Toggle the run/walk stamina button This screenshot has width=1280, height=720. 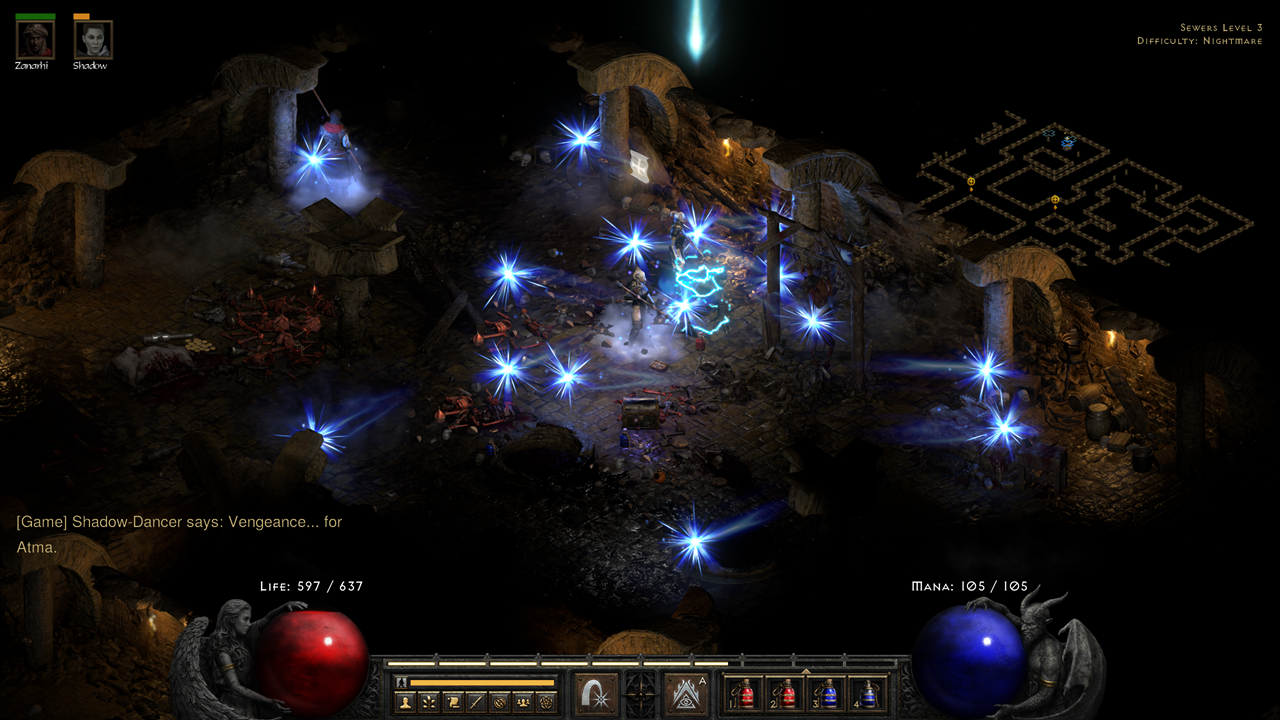401,682
